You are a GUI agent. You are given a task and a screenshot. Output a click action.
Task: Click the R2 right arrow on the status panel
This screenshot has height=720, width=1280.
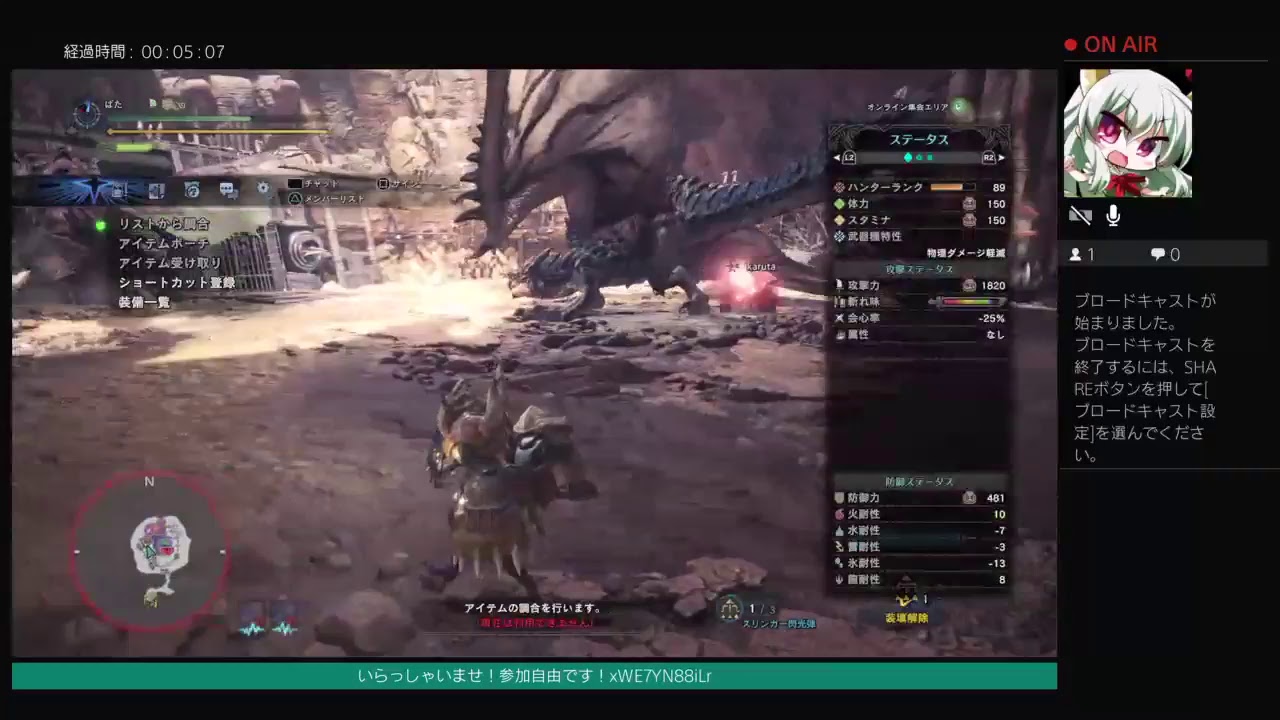point(1000,157)
